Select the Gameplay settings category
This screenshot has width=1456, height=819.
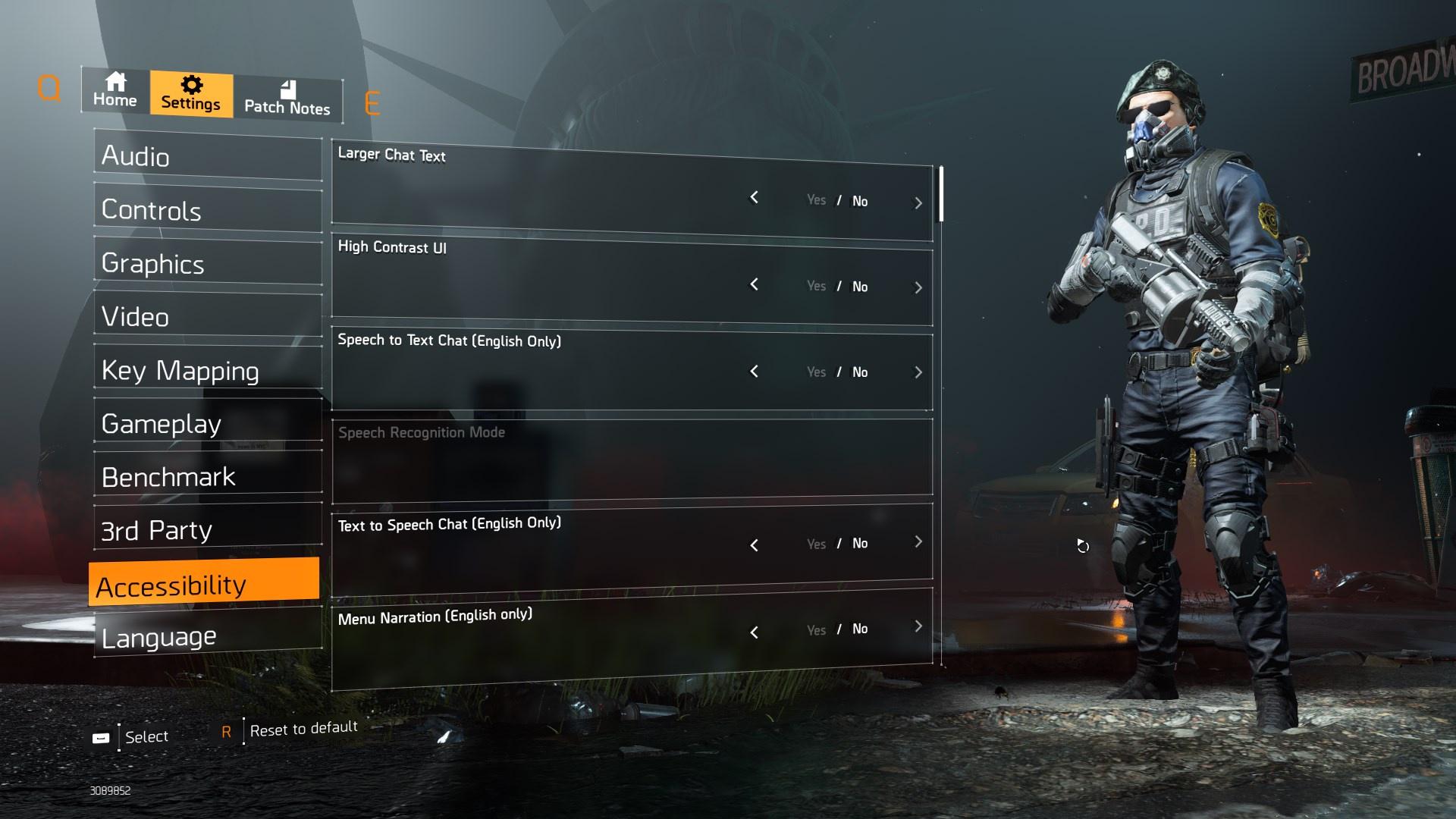[207, 423]
